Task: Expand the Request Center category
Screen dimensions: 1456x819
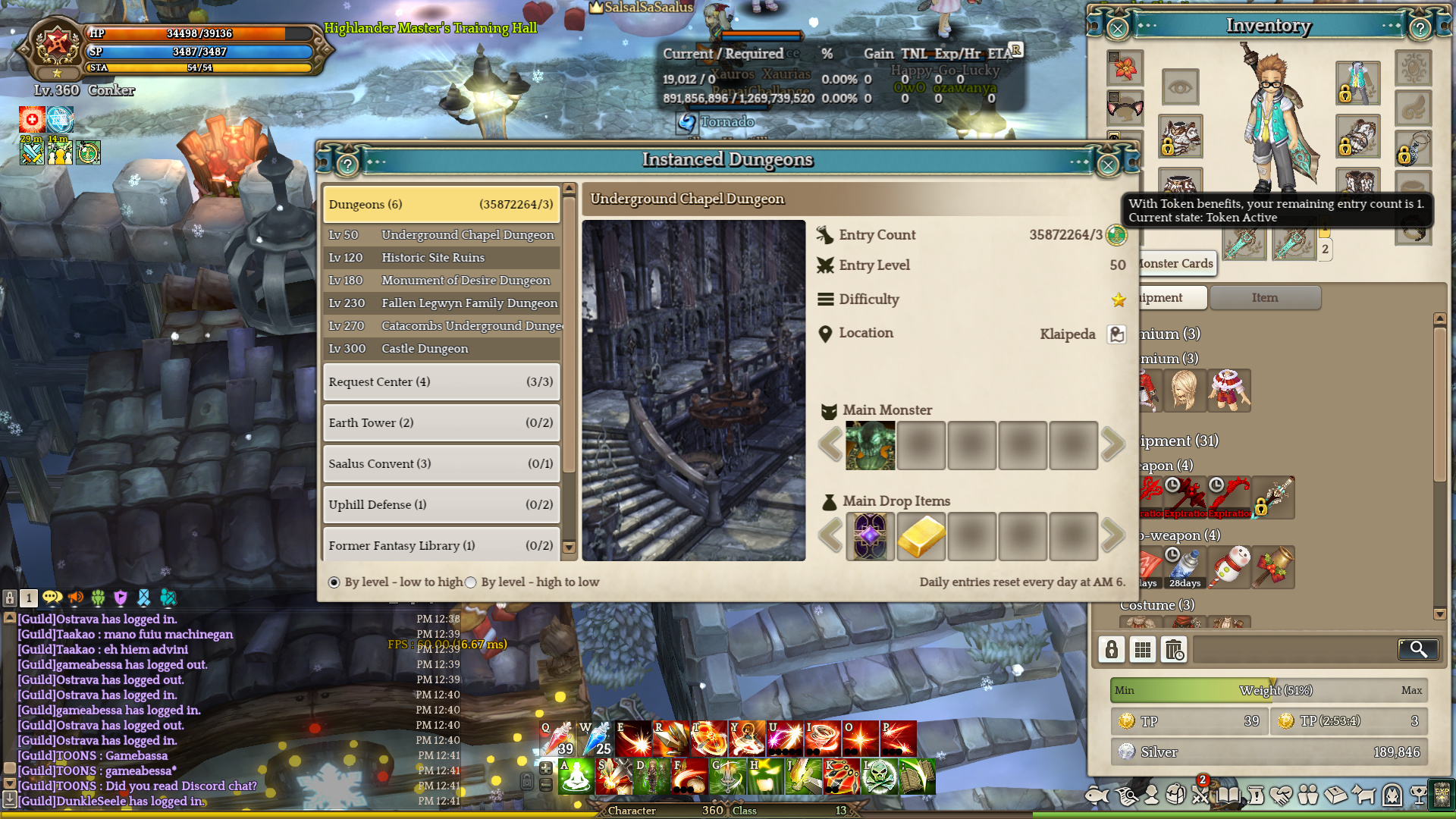Action: tap(441, 382)
